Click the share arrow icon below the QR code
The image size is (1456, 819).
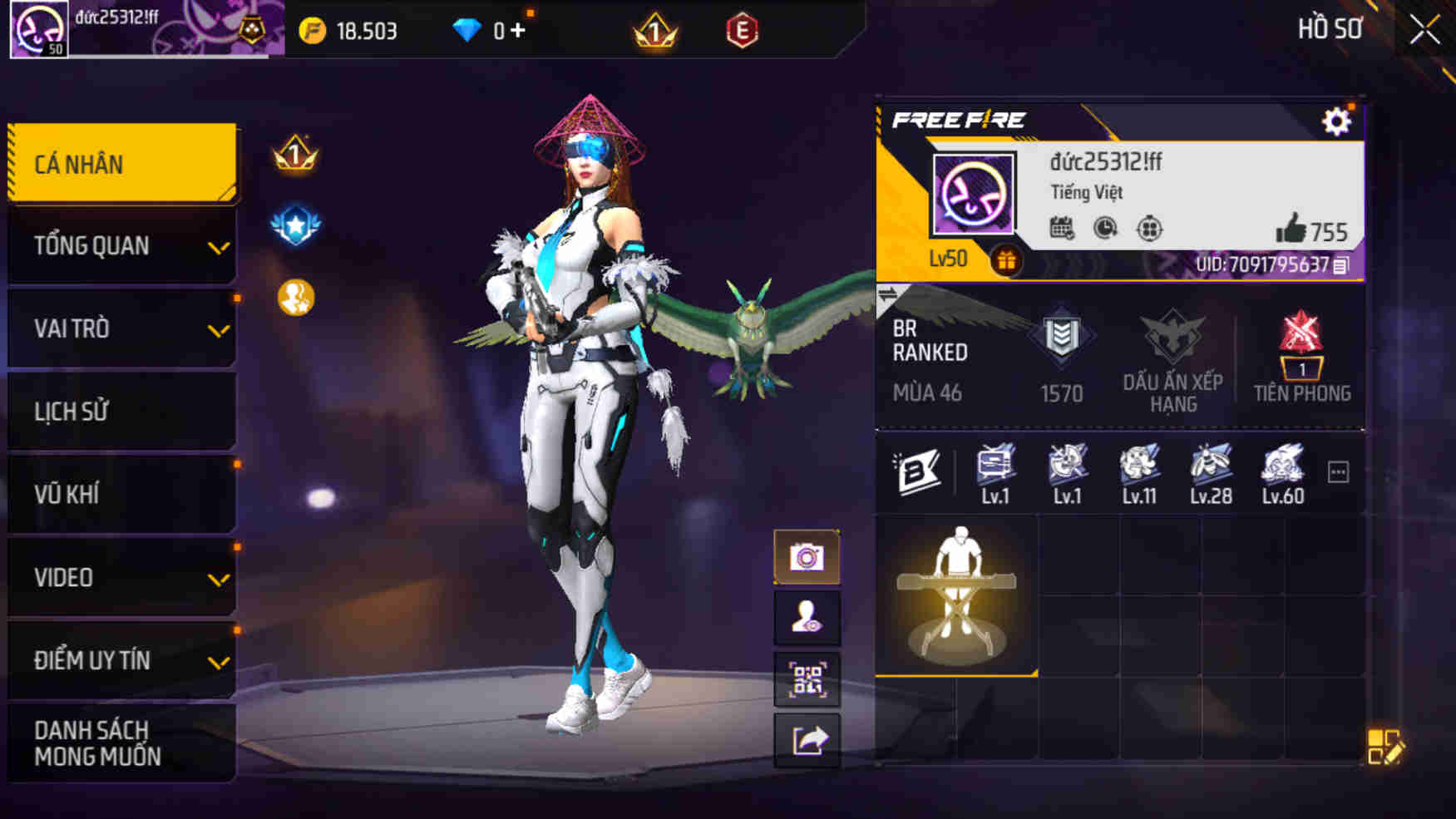tap(805, 741)
